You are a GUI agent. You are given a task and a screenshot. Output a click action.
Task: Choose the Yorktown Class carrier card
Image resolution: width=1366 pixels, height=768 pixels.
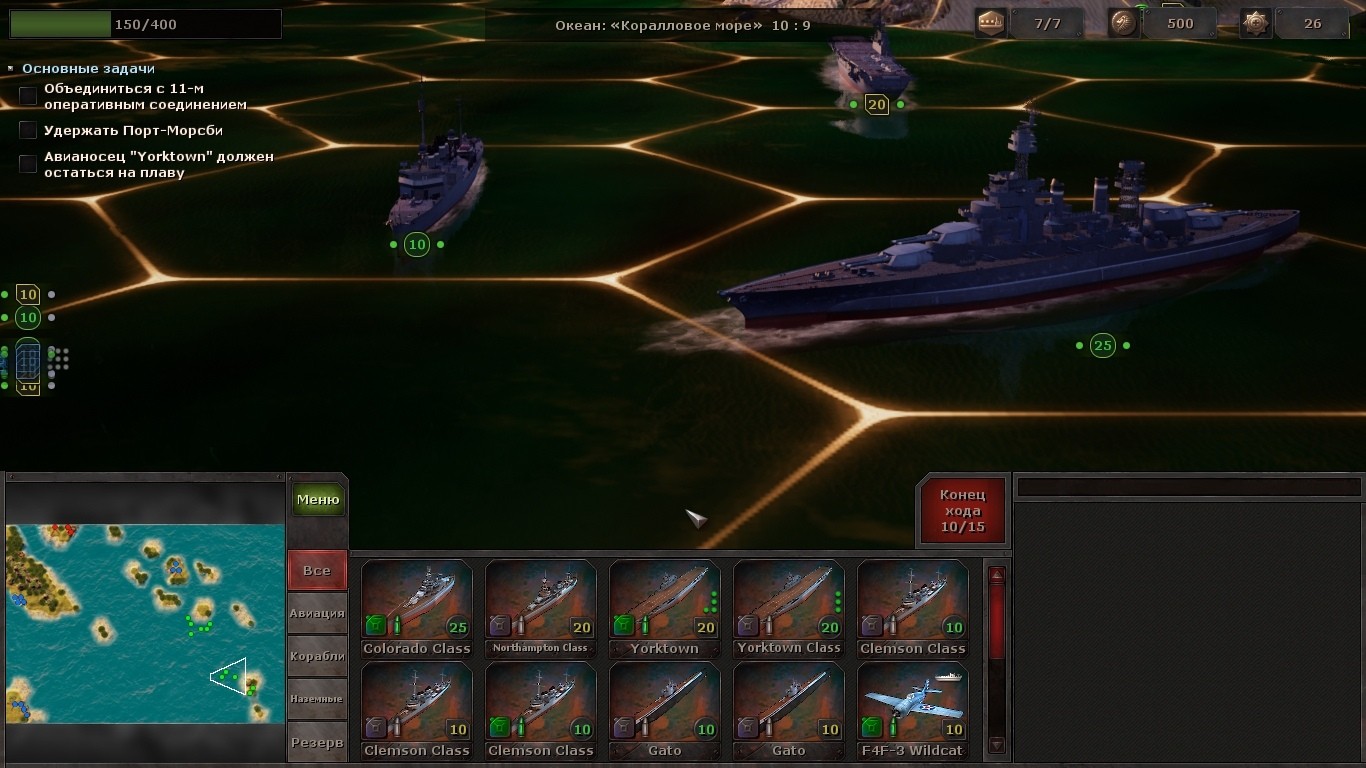point(789,608)
